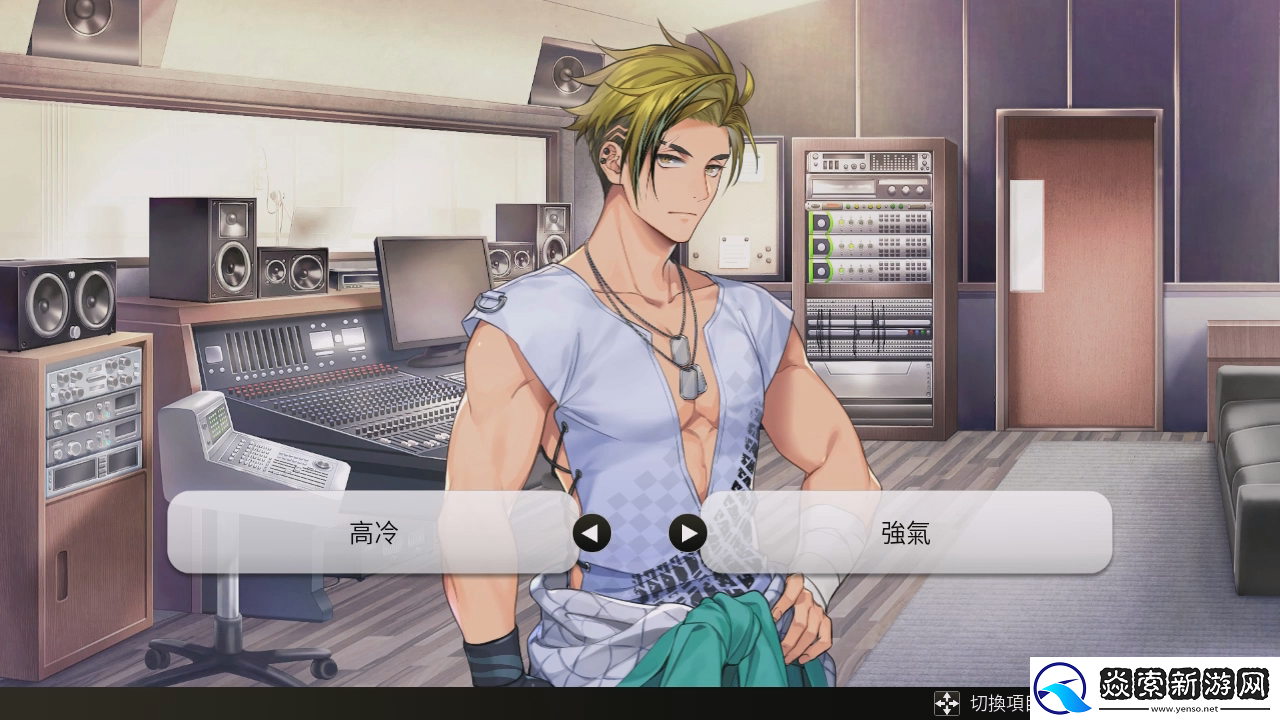Viewport: 1280px width, 720px height.
Task: Open the 炎索新游网 watermark logo
Action: (x=1154, y=687)
